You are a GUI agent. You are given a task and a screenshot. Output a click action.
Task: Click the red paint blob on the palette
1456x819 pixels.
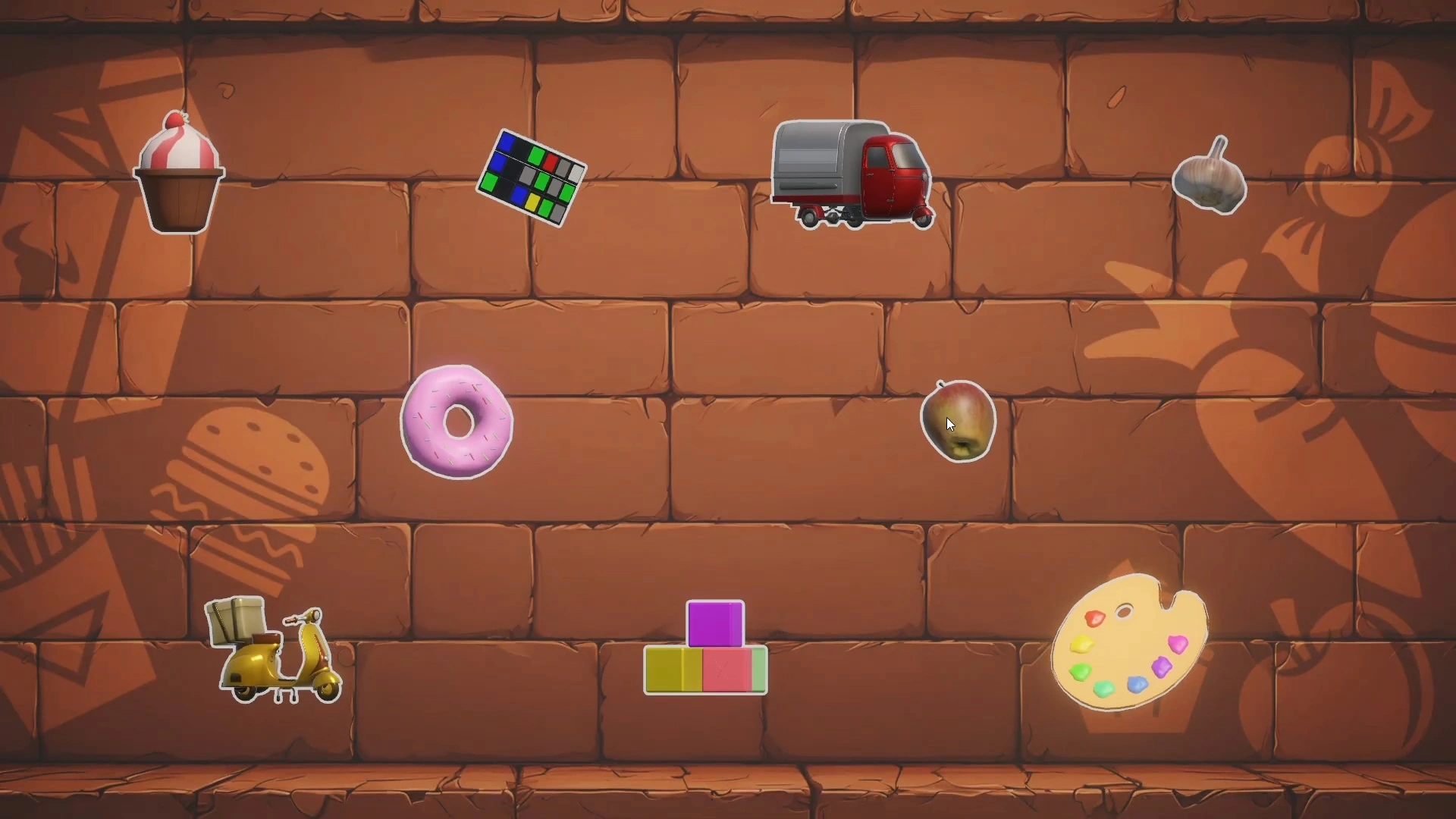[1094, 619]
